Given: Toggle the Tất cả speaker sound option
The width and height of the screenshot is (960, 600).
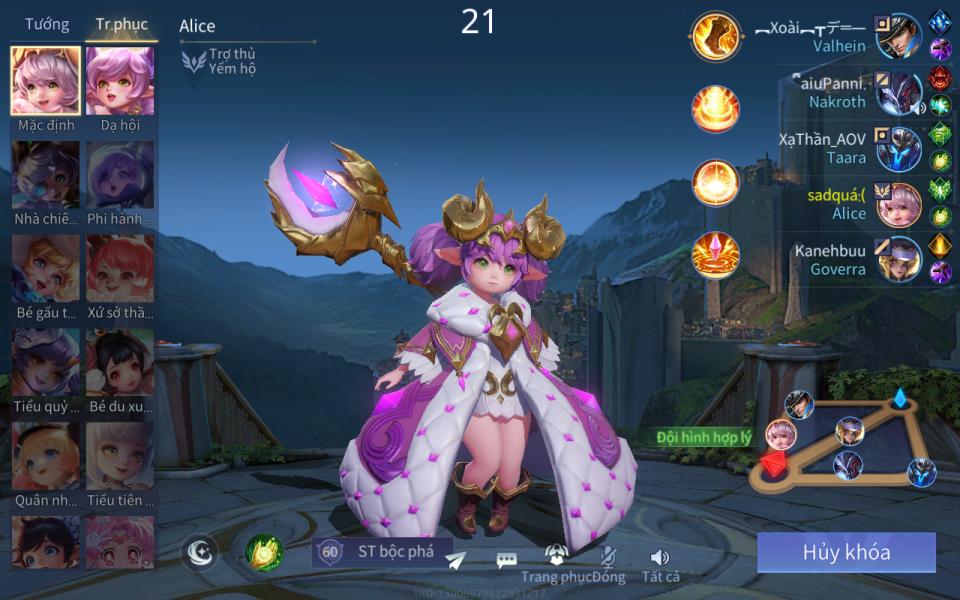Looking at the screenshot, I should 660,558.
